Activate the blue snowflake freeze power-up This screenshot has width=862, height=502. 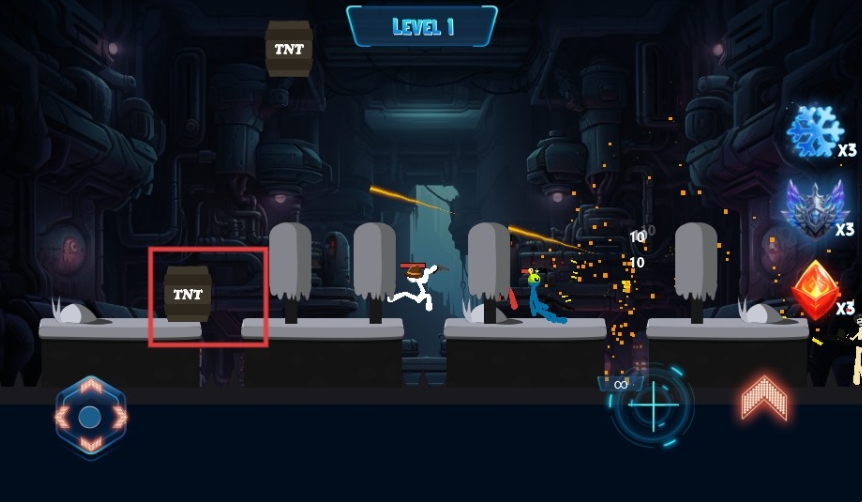click(x=815, y=132)
